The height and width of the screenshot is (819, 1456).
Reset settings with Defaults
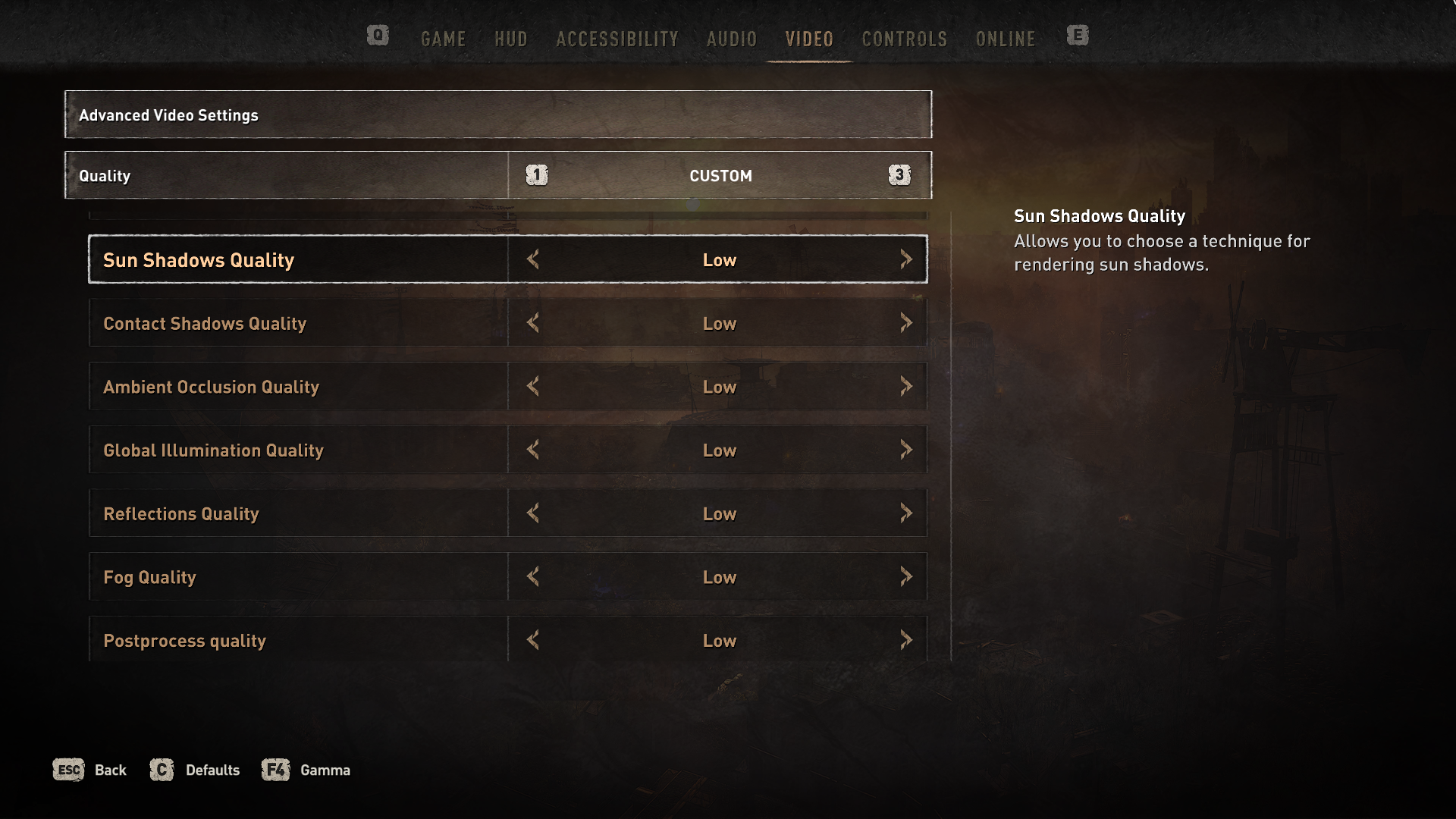pyautogui.click(x=195, y=770)
